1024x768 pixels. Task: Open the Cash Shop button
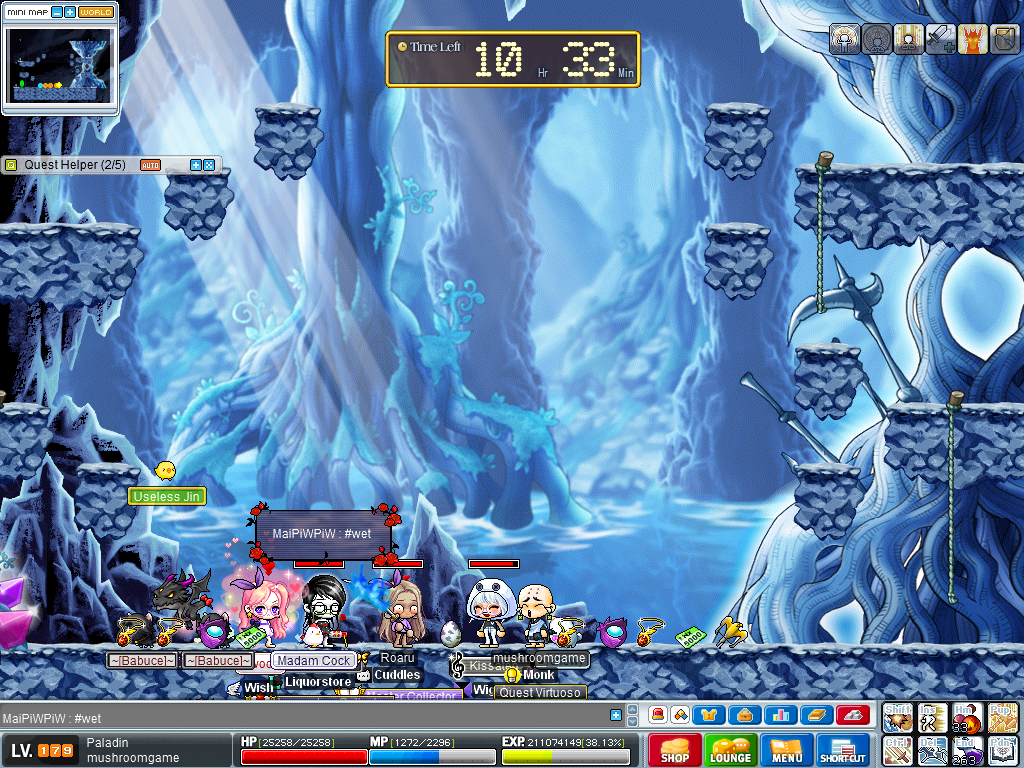(674, 751)
